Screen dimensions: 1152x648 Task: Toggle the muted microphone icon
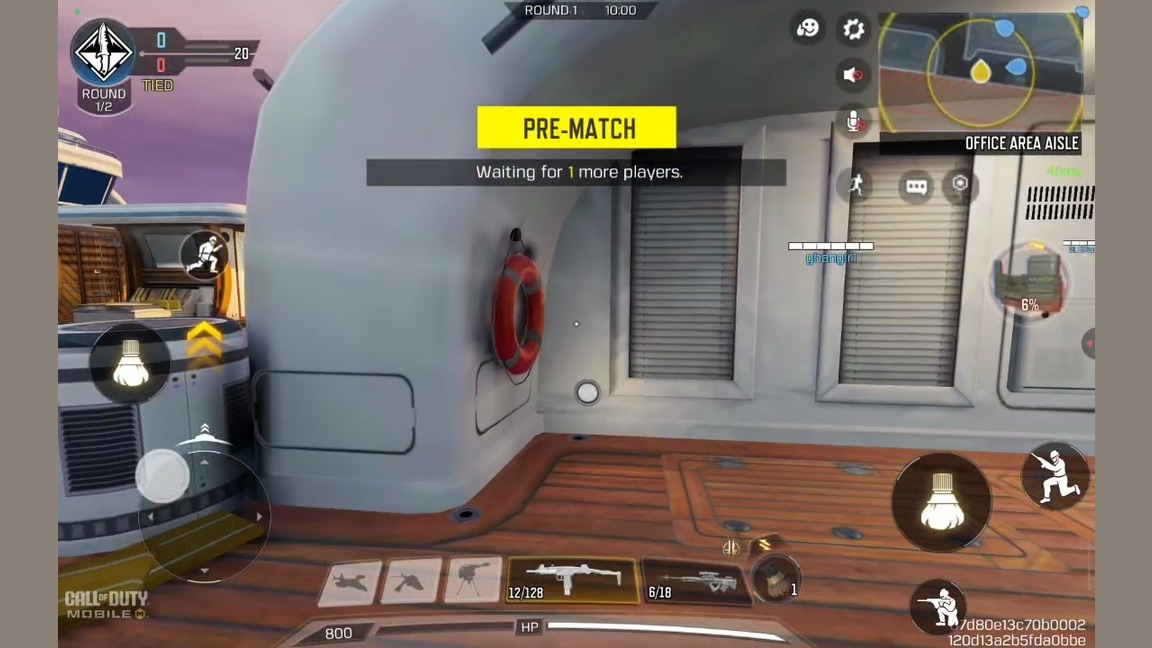[x=853, y=121]
